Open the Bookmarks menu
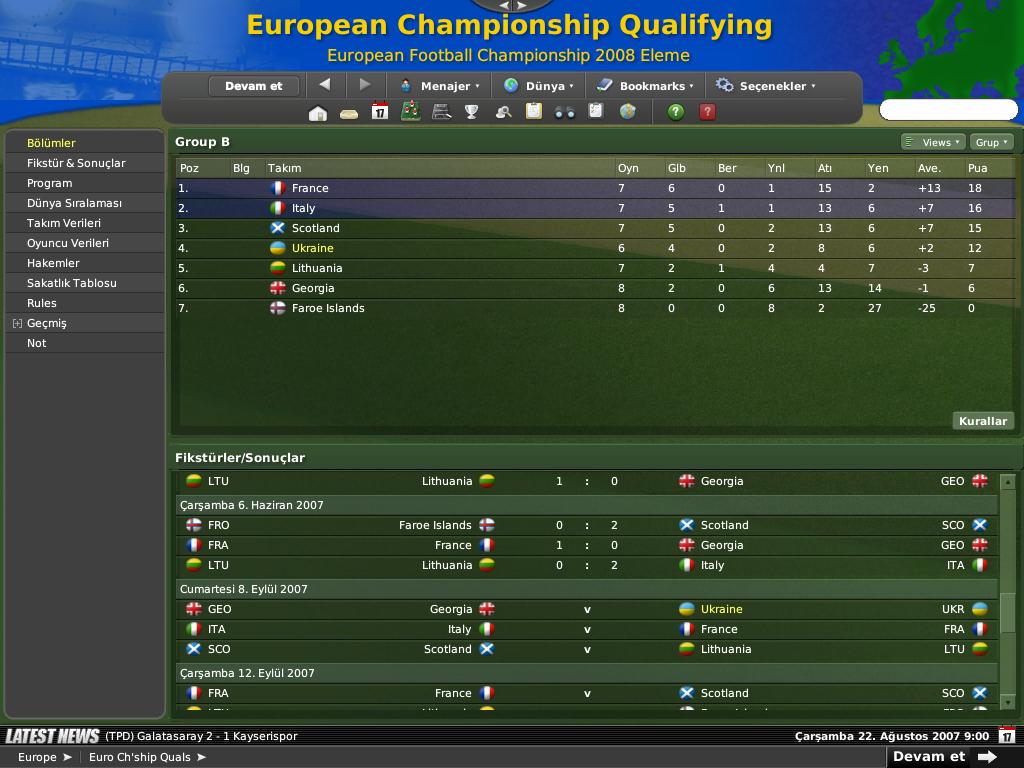Screen dimensions: 1024x768 pyautogui.click(x=646, y=86)
